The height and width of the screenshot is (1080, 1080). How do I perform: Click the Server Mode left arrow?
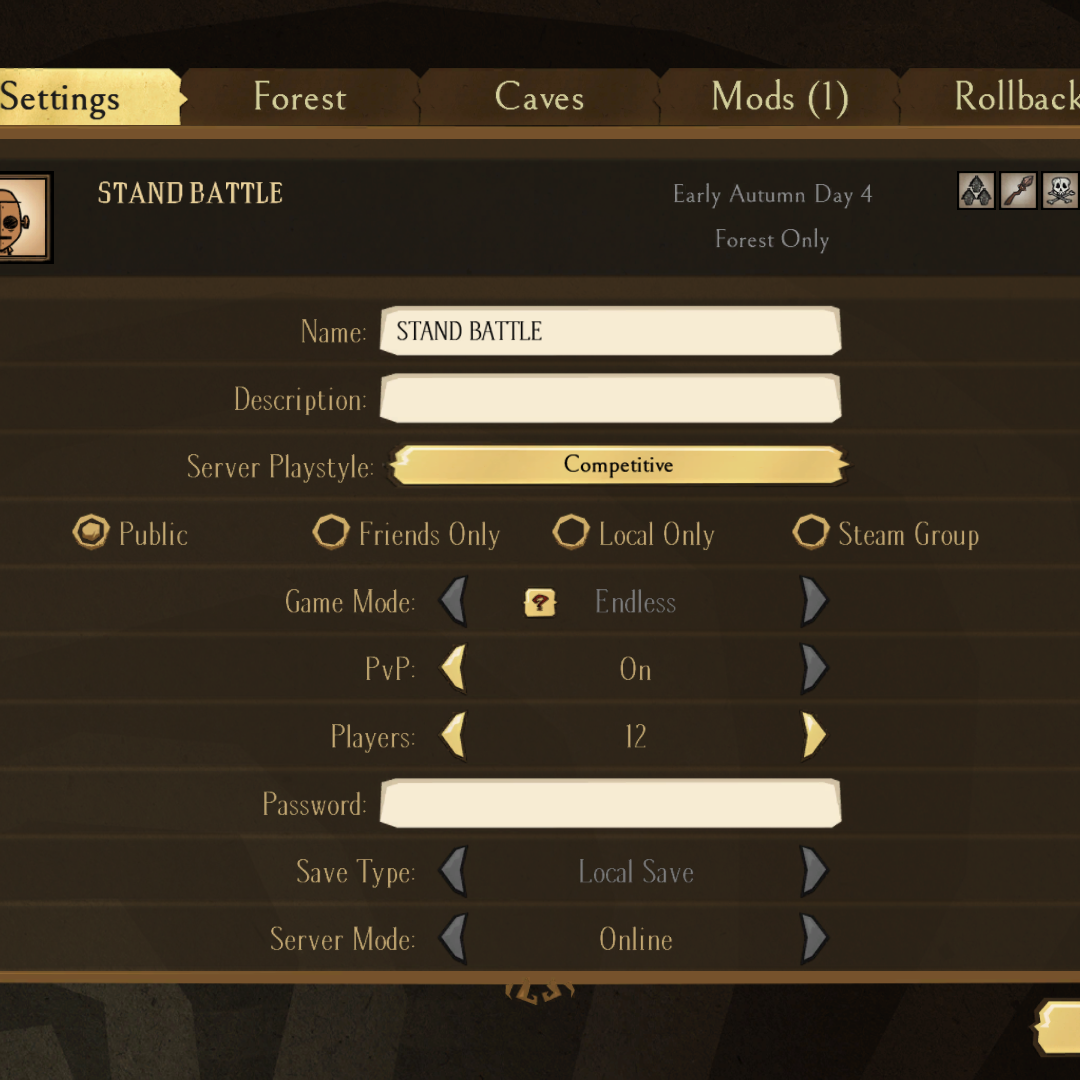coord(454,939)
